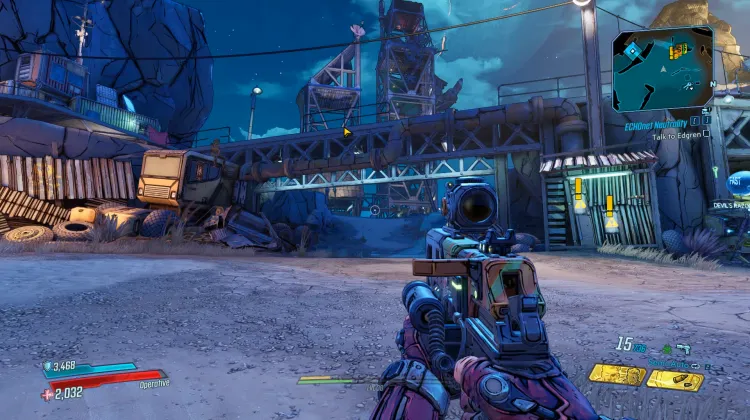
Task: Click the Talk to Edgren objective checkbox
Action: coord(707,133)
